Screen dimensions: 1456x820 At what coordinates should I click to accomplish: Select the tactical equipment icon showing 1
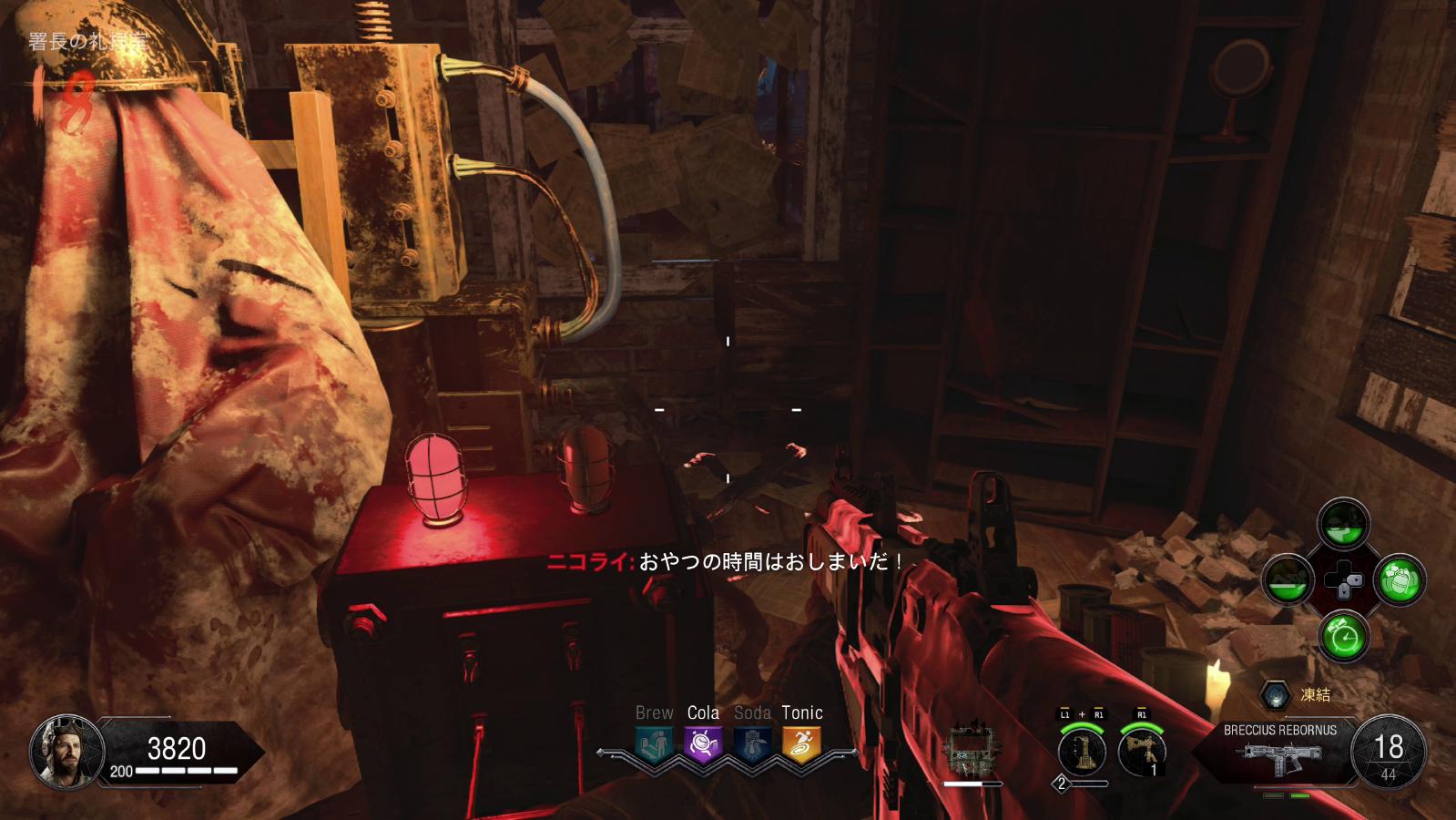tap(1141, 753)
